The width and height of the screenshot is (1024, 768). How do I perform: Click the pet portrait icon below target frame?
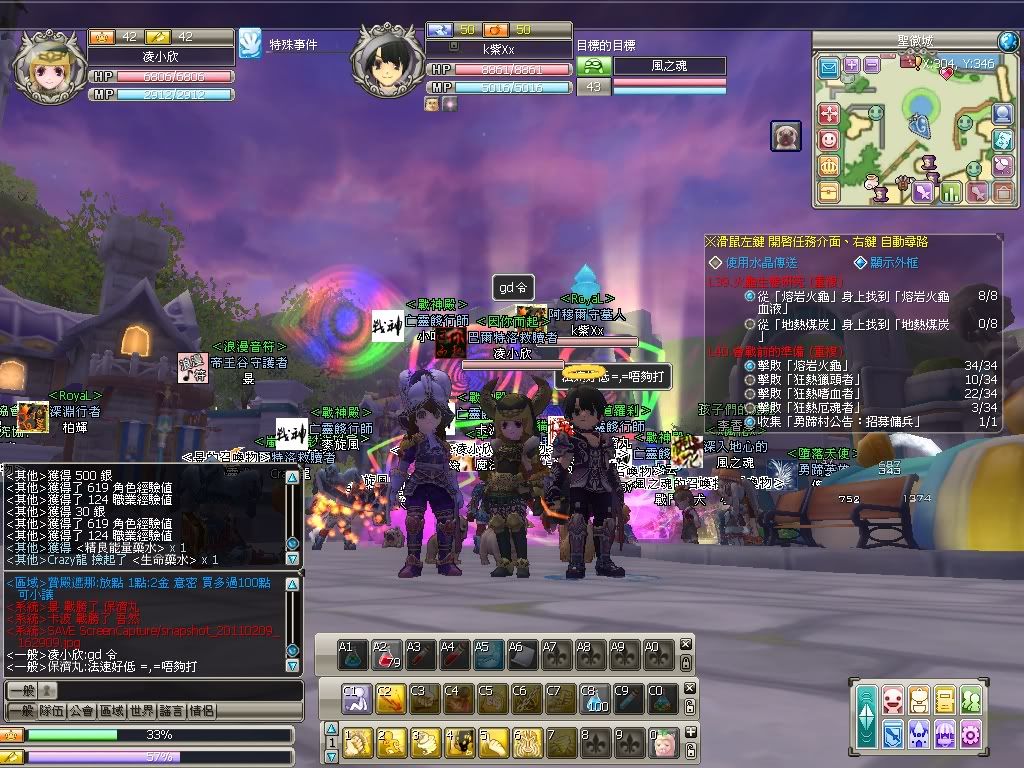(x=784, y=135)
